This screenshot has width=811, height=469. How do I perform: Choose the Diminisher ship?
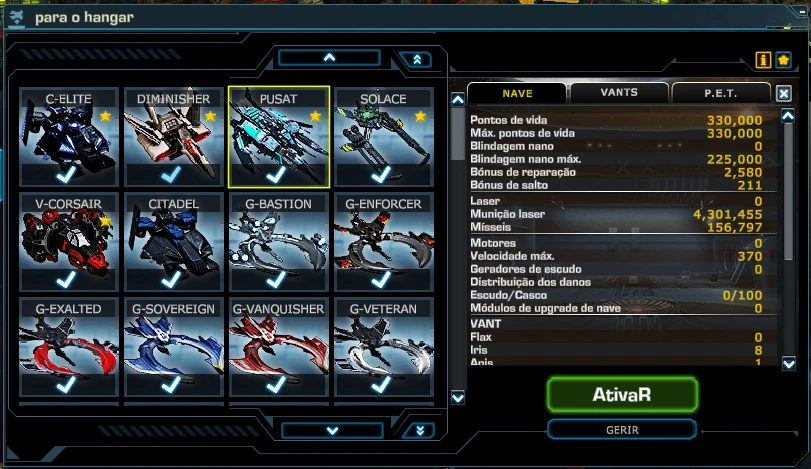(172, 137)
